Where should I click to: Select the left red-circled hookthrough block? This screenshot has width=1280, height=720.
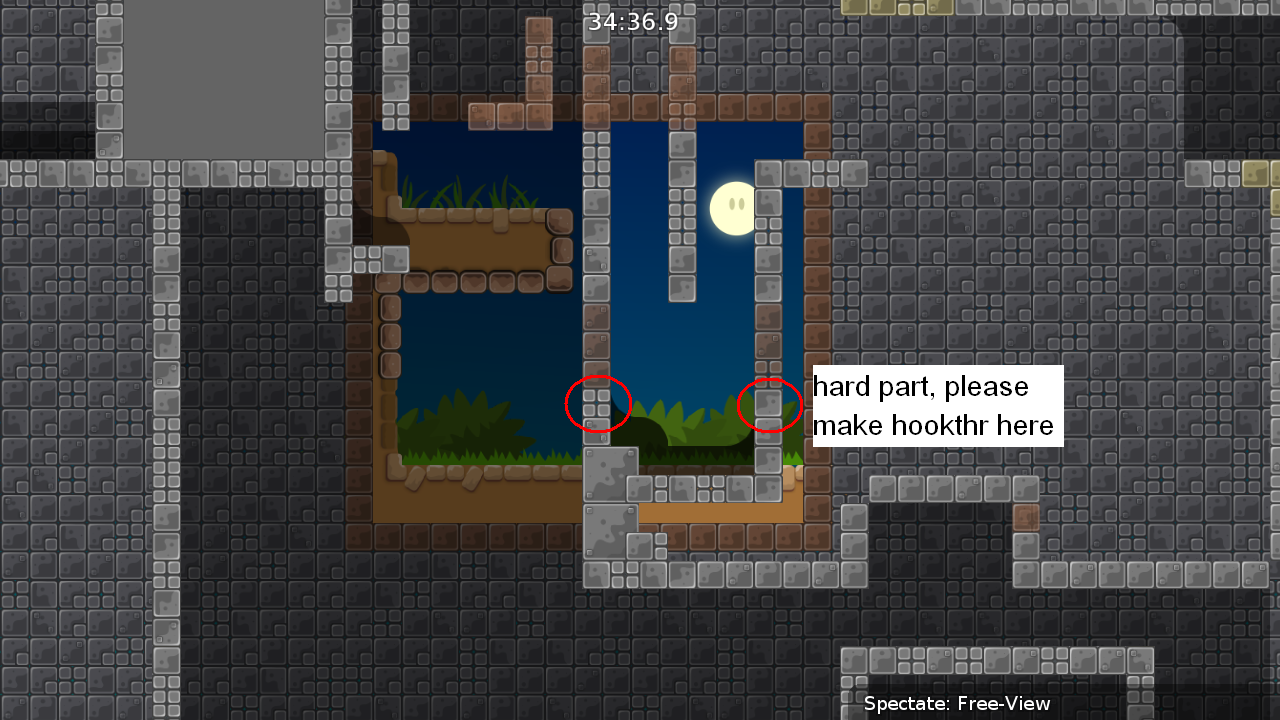pyautogui.click(x=598, y=404)
